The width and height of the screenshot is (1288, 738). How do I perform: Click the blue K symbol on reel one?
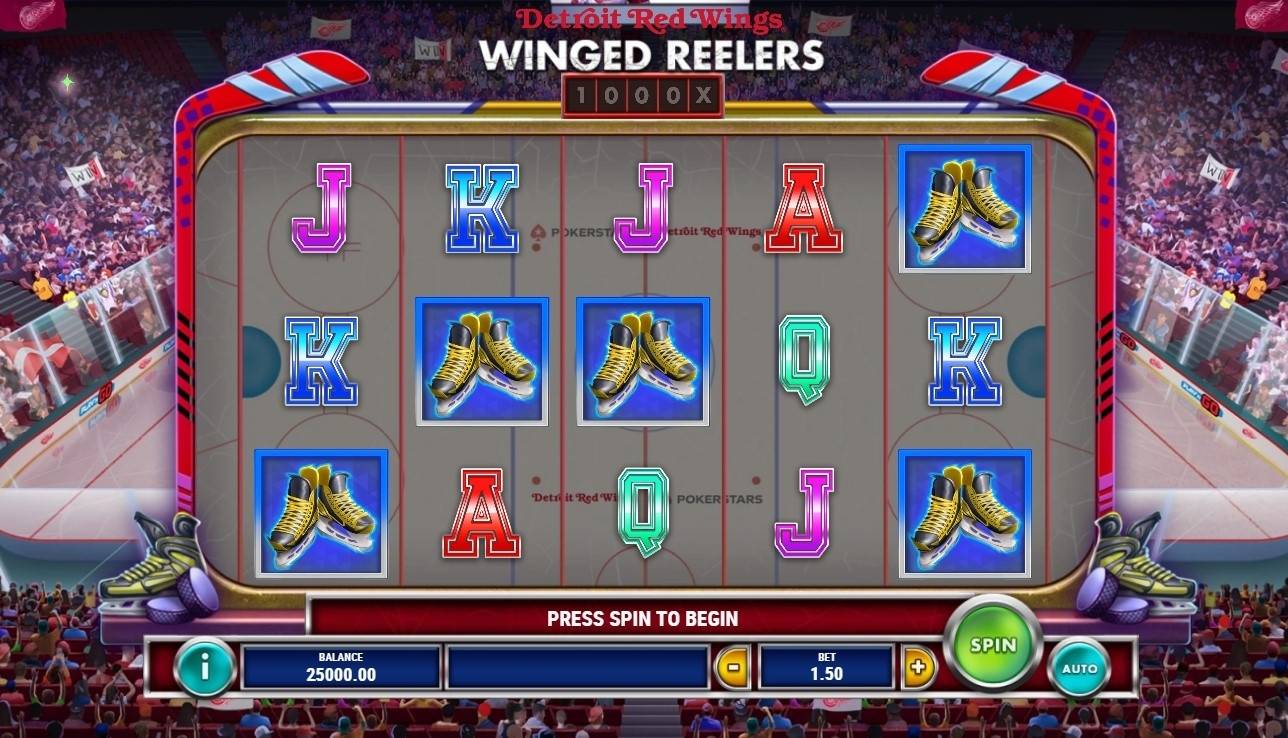pyautogui.click(x=321, y=362)
